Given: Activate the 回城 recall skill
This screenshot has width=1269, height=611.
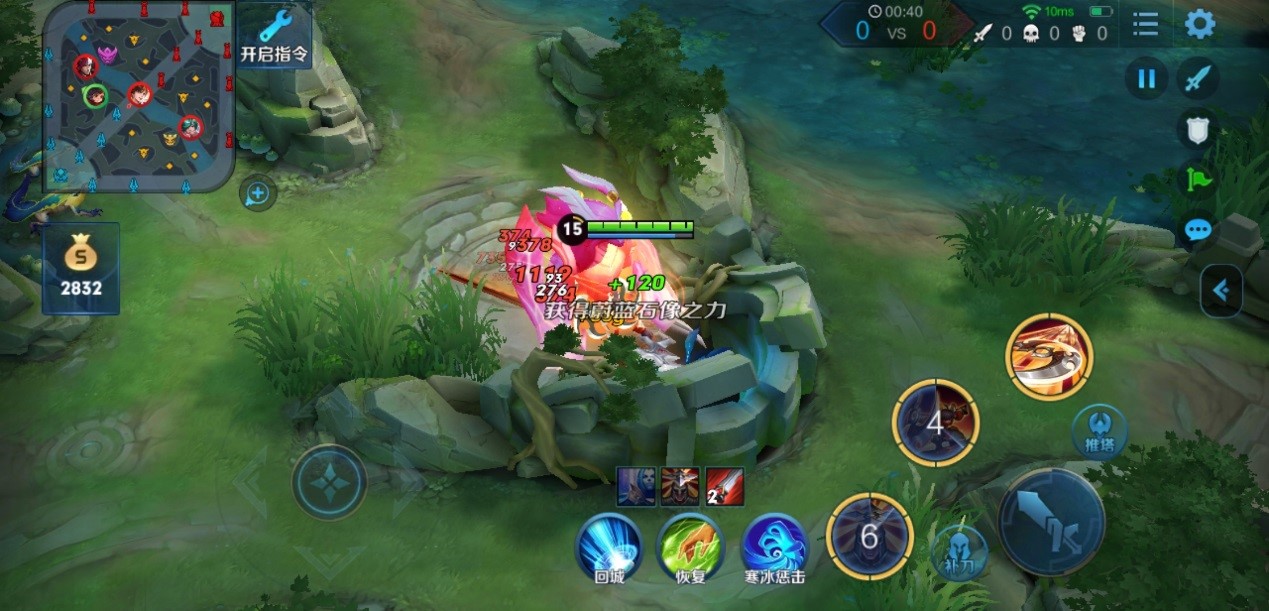Looking at the screenshot, I should [x=608, y=545].
